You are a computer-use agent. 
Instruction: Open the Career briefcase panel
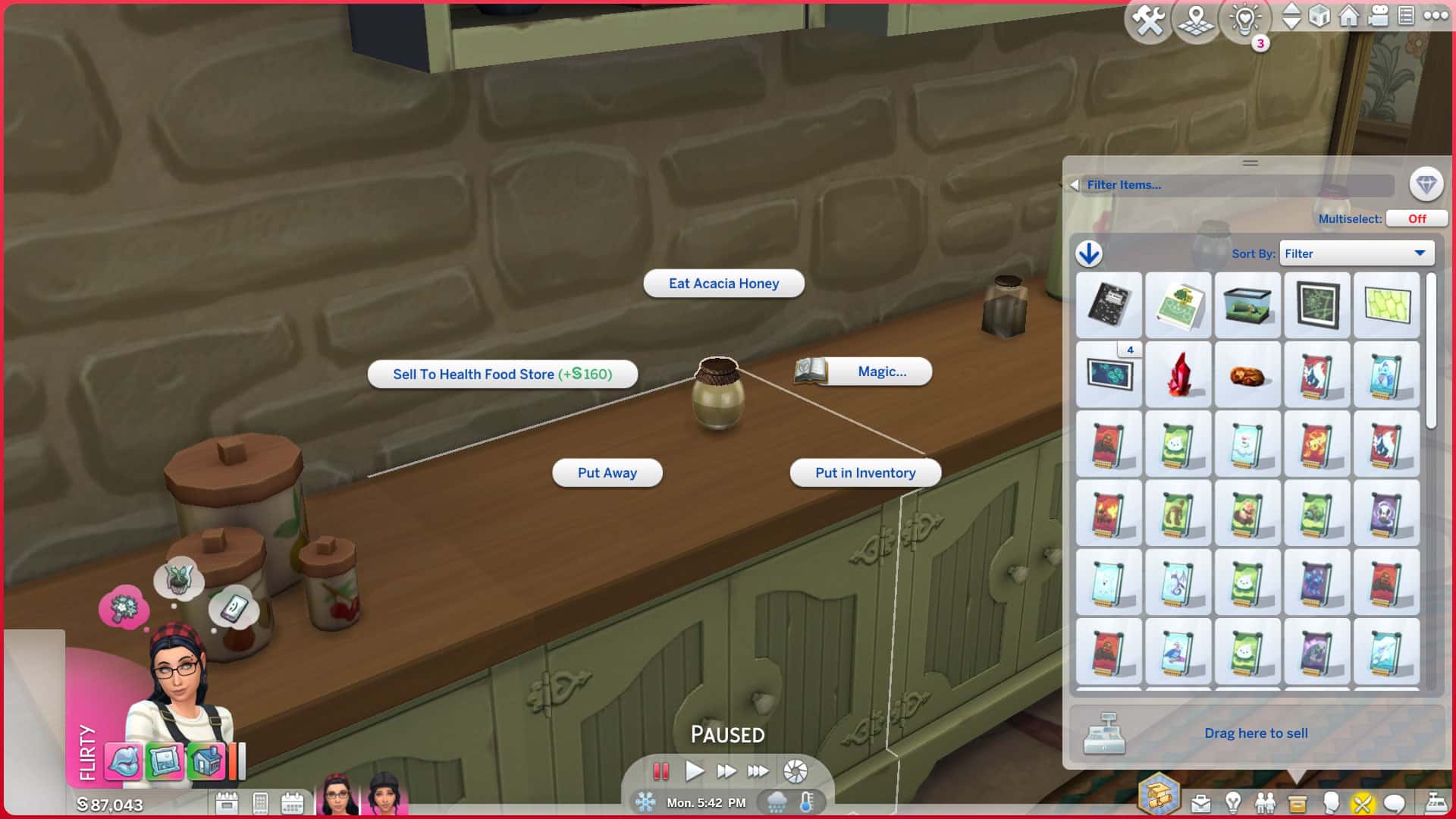pyautogui.click(x=1200, y=802)
